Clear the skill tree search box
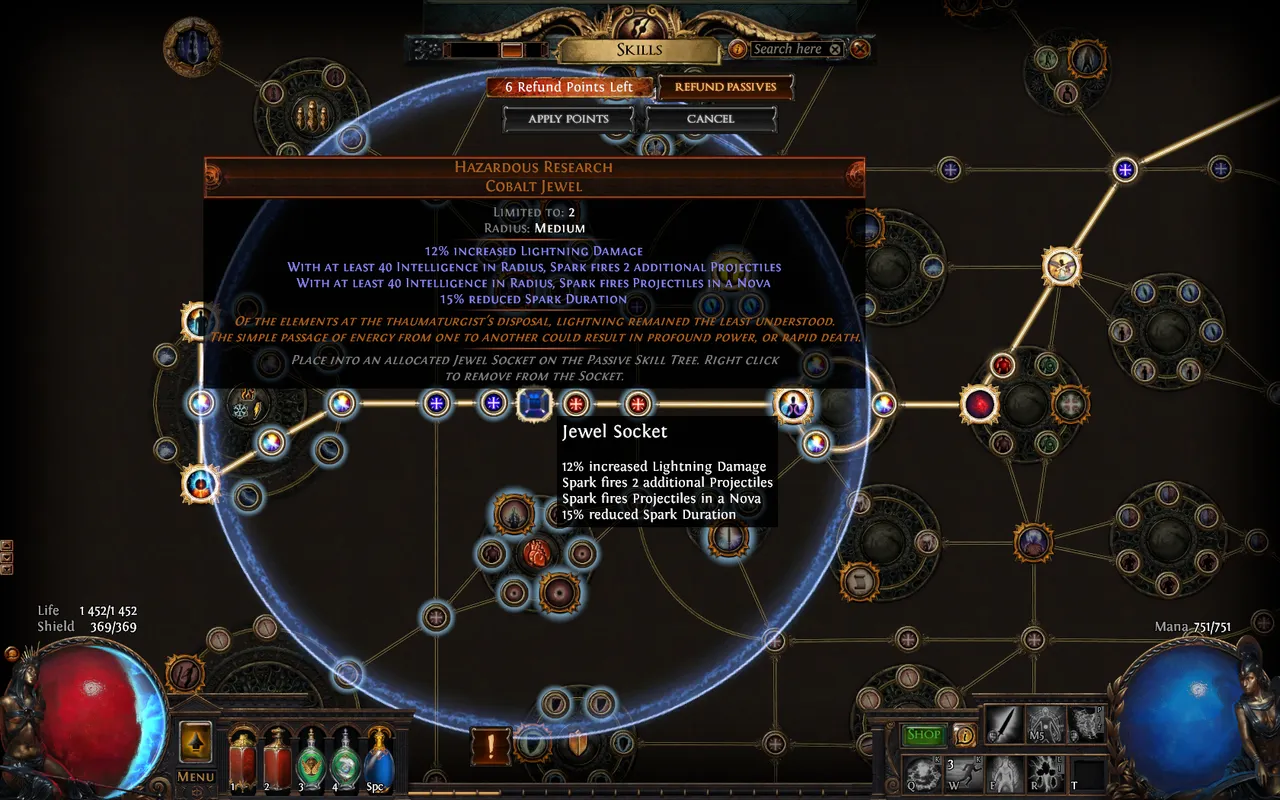 [x=835, y=49]
